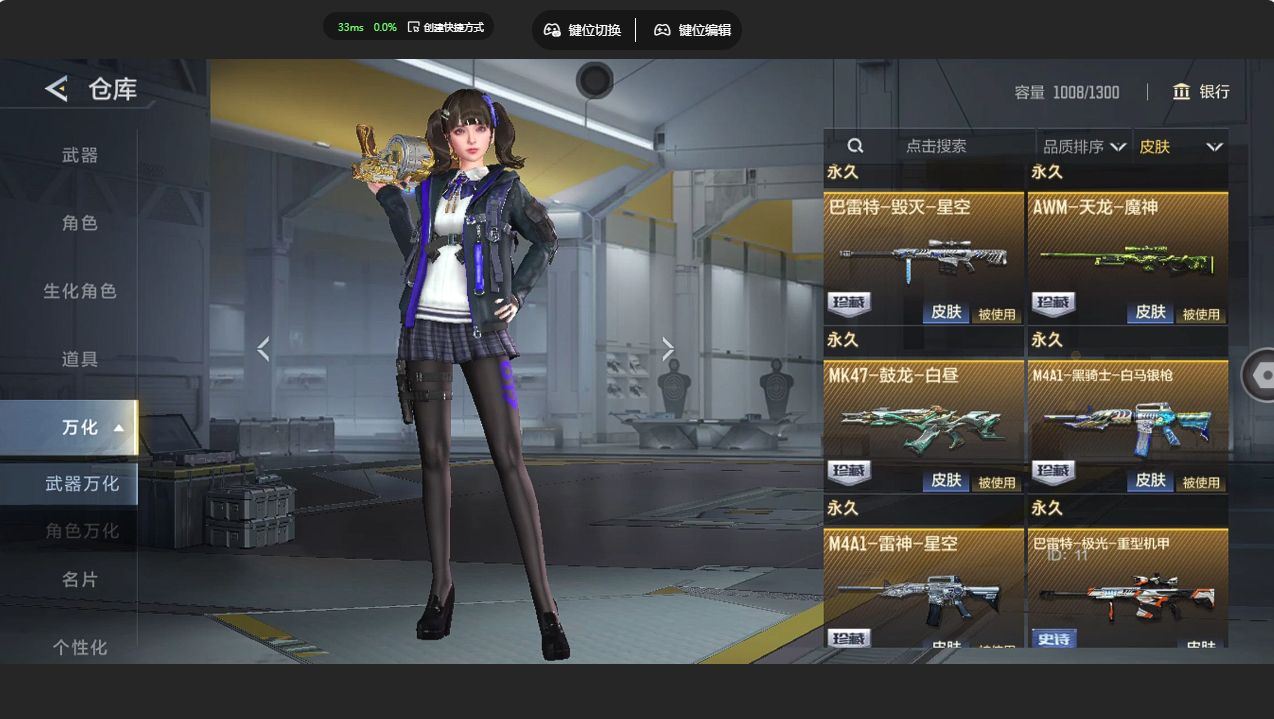The image size is (1274, 719).
Task: Click the 点击搜索 search field
Action: click(x=936, y=146)
